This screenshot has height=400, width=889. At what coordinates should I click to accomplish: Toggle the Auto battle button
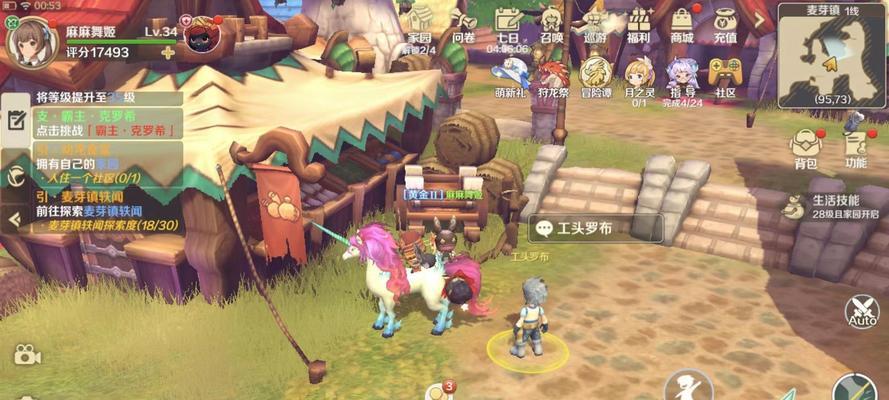click(861, 313)
